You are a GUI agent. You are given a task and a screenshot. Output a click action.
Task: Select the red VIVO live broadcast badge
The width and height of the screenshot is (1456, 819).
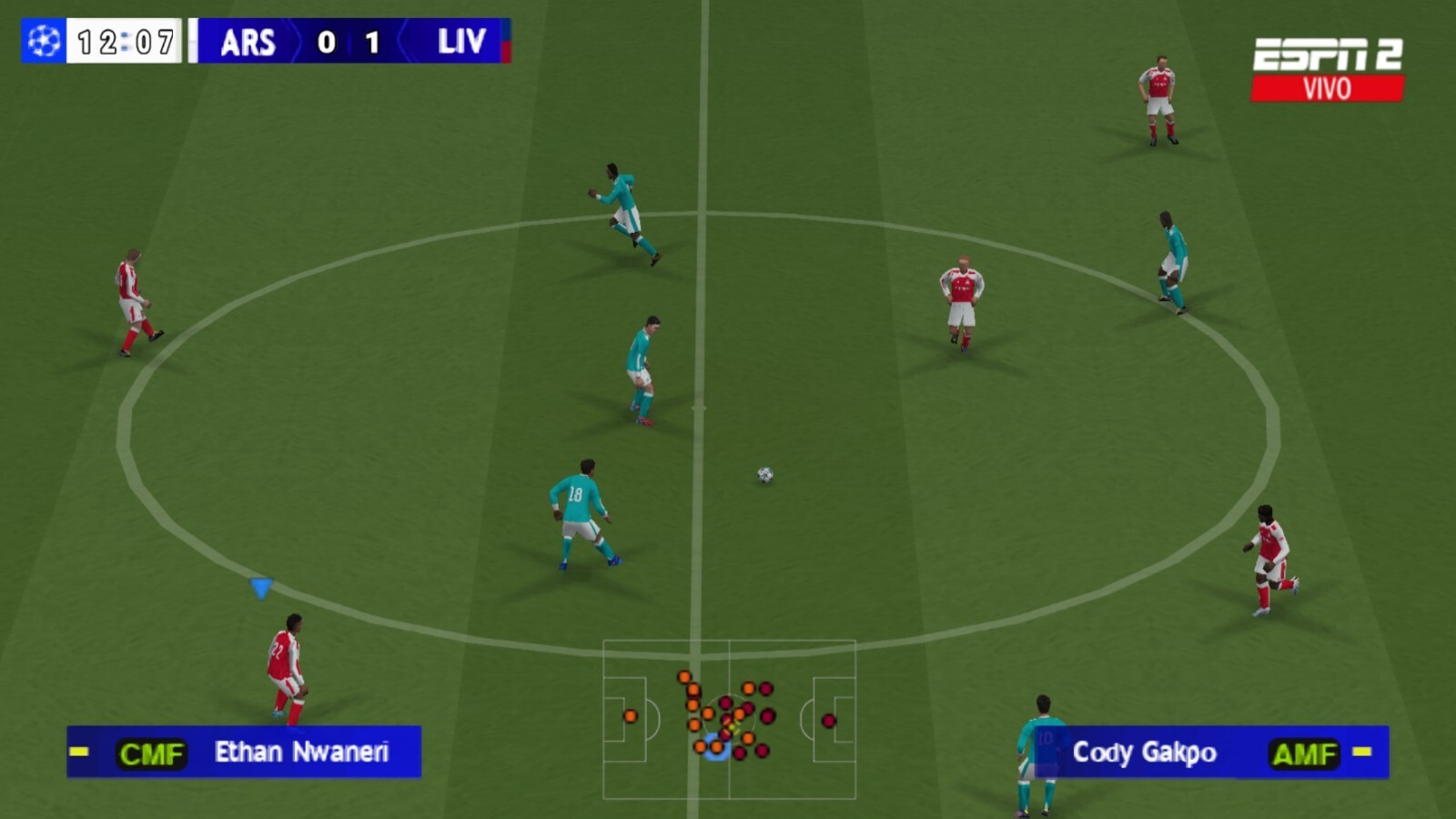pyautogui.click(x=1329, y=86)
